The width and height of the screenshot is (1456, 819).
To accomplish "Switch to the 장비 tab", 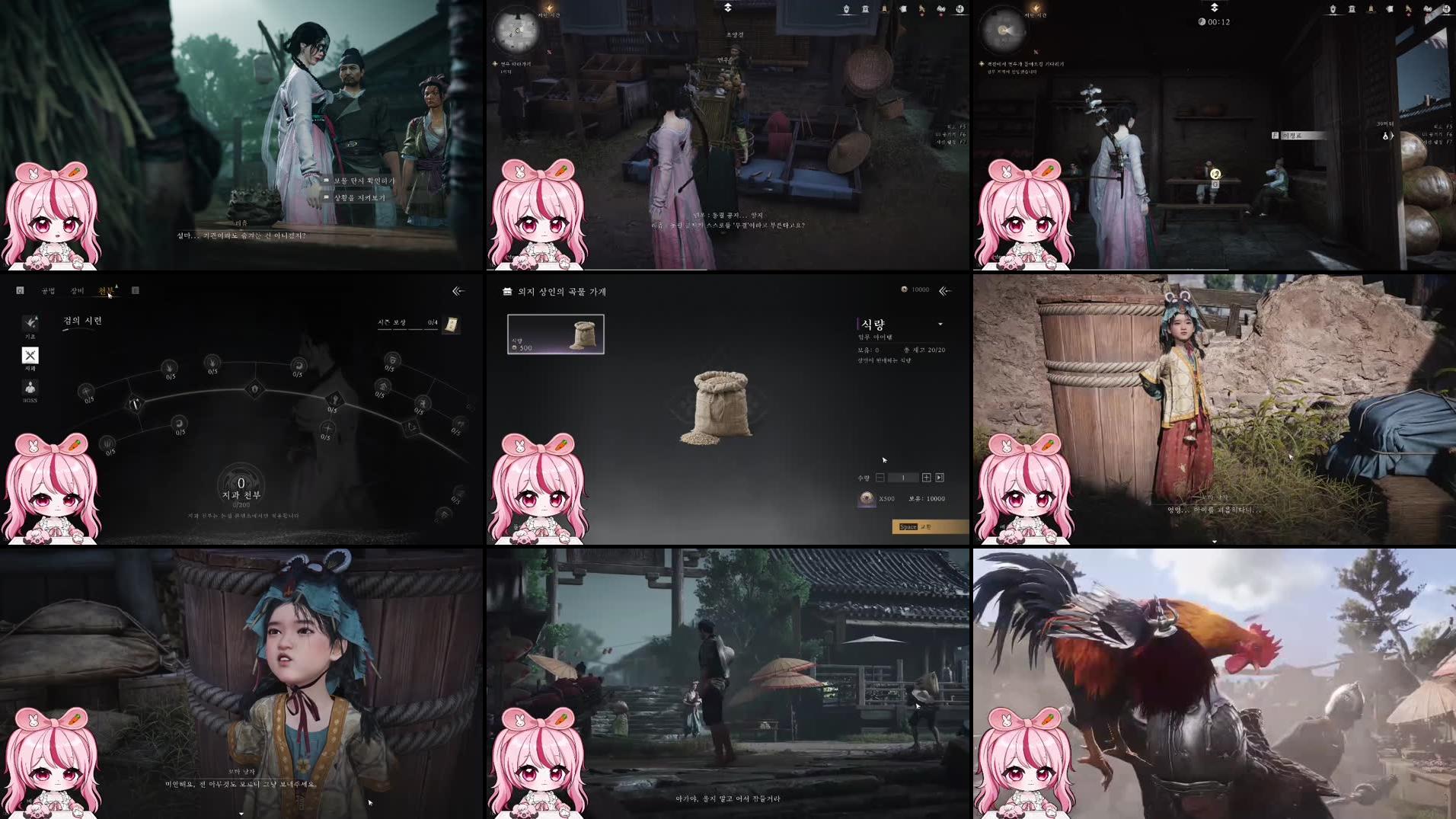I will tap(77, 291).
